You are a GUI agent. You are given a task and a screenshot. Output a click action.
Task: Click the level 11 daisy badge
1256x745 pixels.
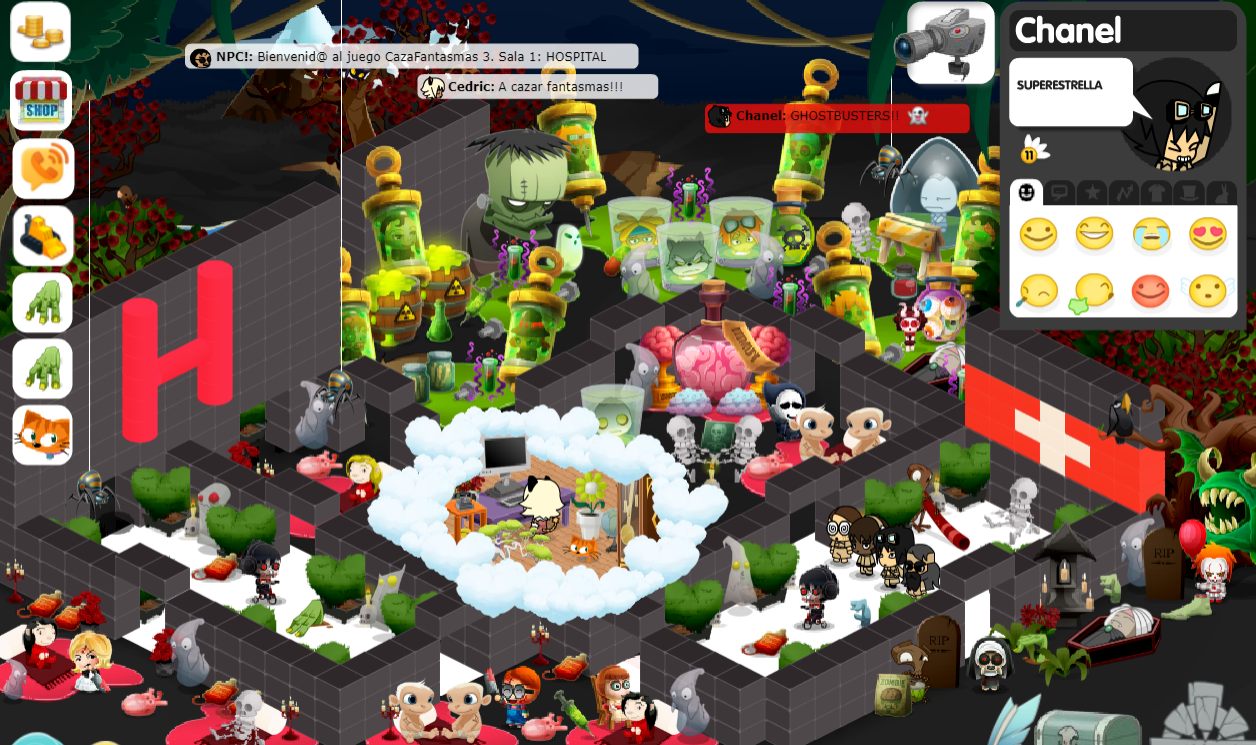(x=1034, y=152)
